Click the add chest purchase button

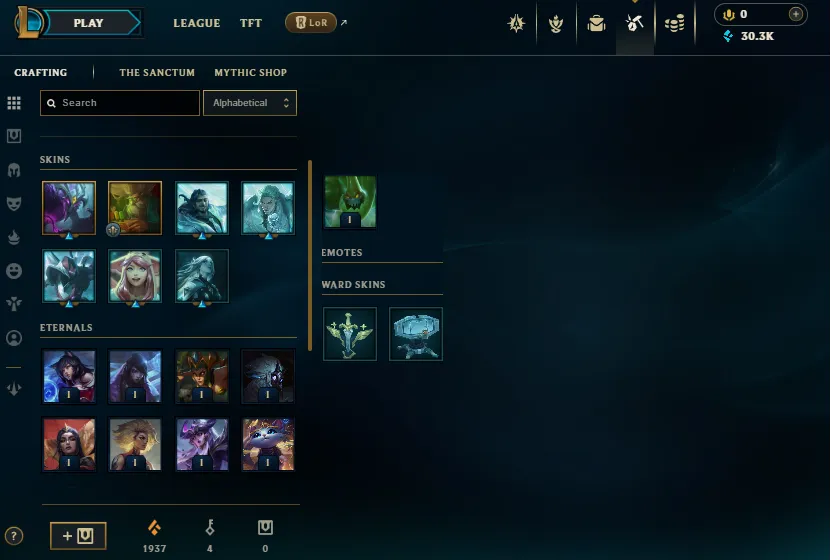(x=78, y=536)
